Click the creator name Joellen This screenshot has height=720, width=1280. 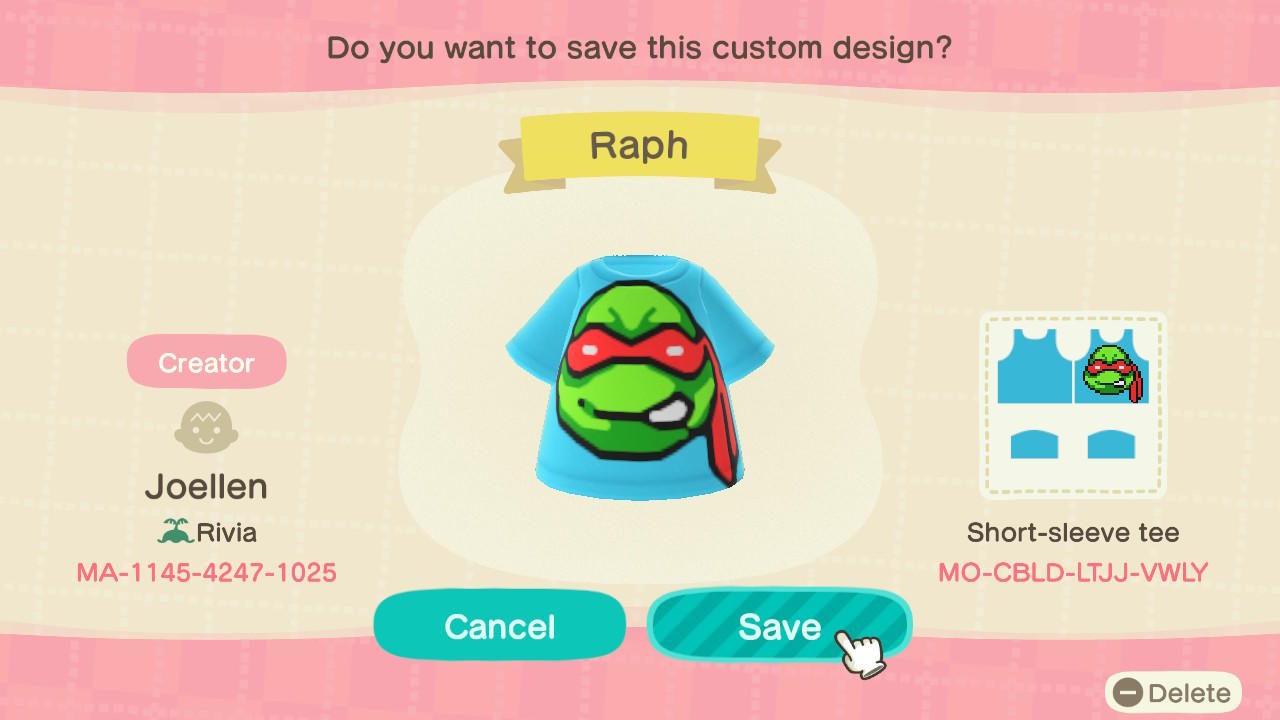pyautogui.click(x=206, y=486)
